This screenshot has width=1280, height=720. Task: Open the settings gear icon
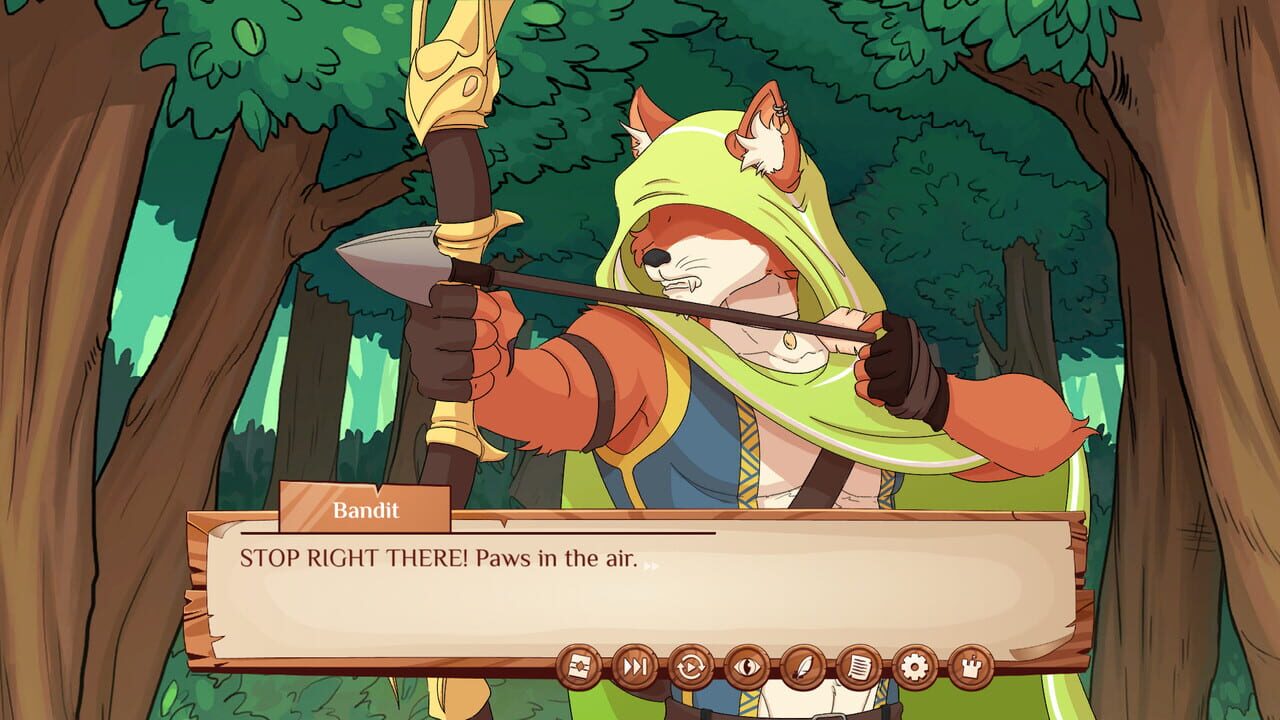click(915, 666)
